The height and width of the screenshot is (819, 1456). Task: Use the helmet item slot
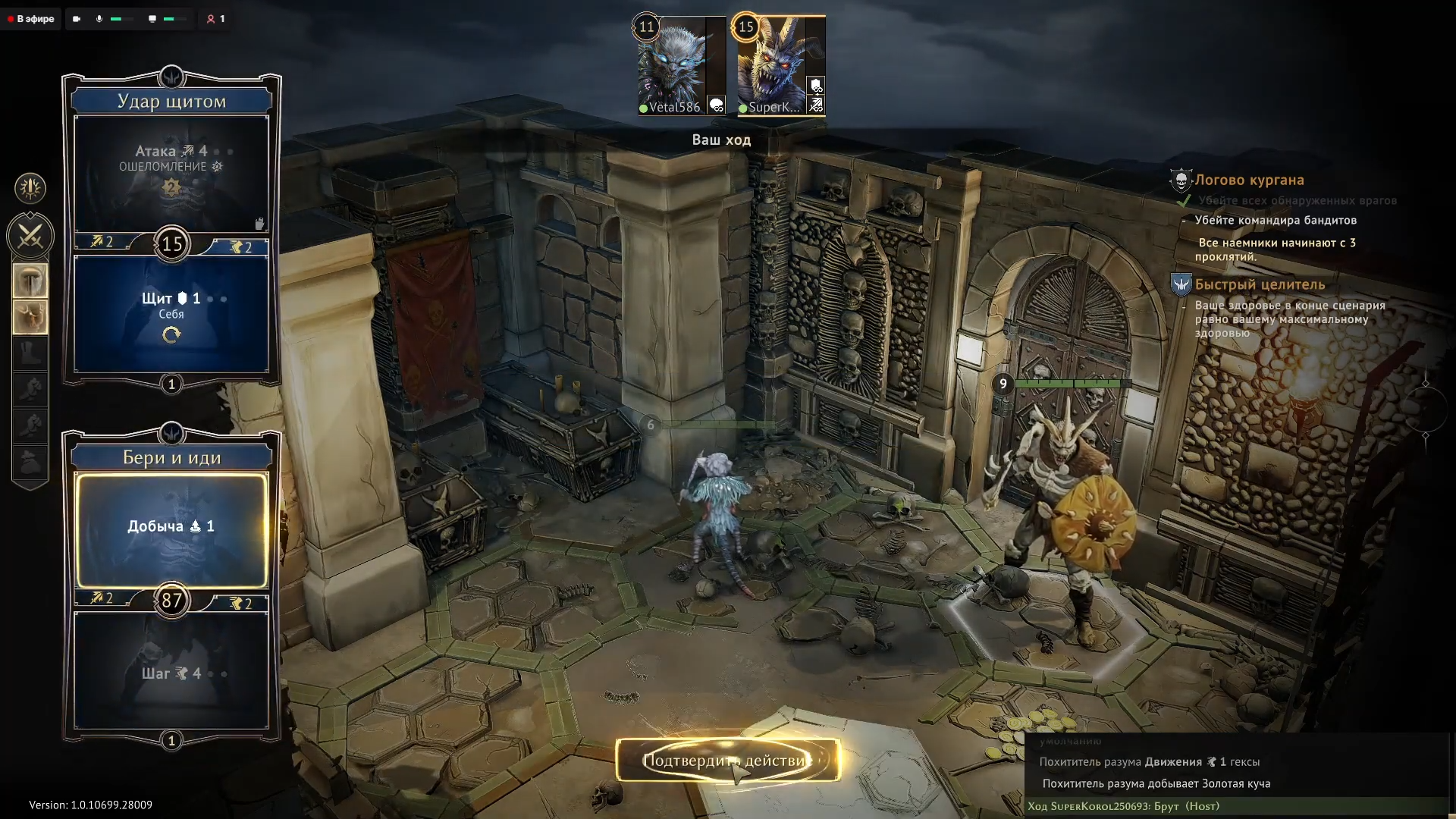(30, 281)
